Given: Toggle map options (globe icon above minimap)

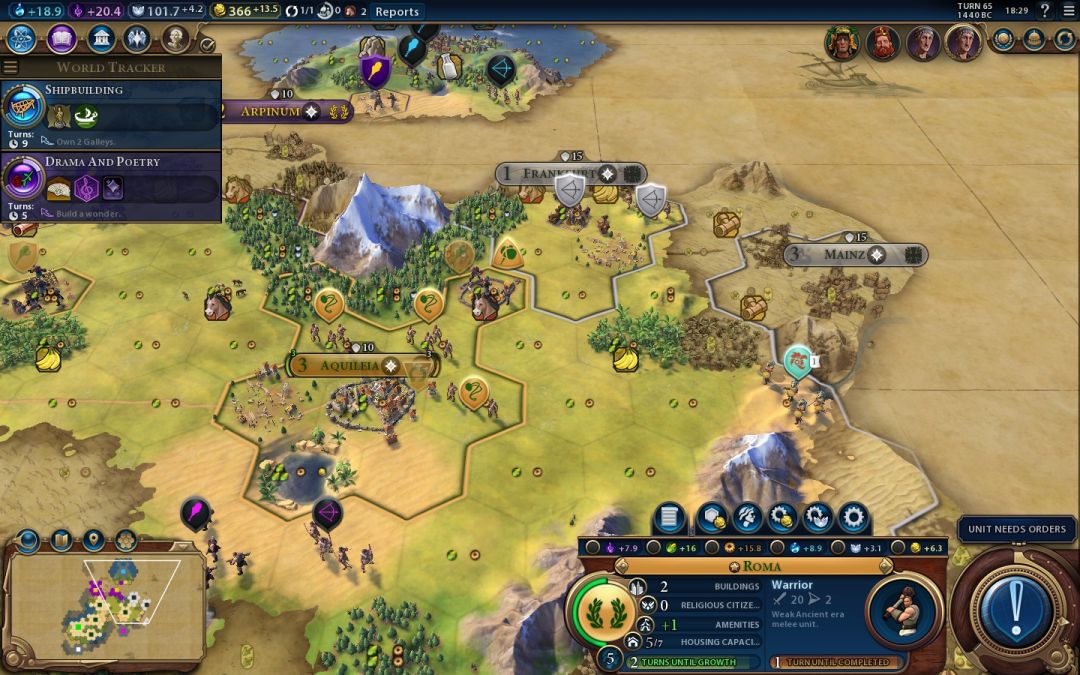Looking at the screenshot, I should tap(27, 541).
